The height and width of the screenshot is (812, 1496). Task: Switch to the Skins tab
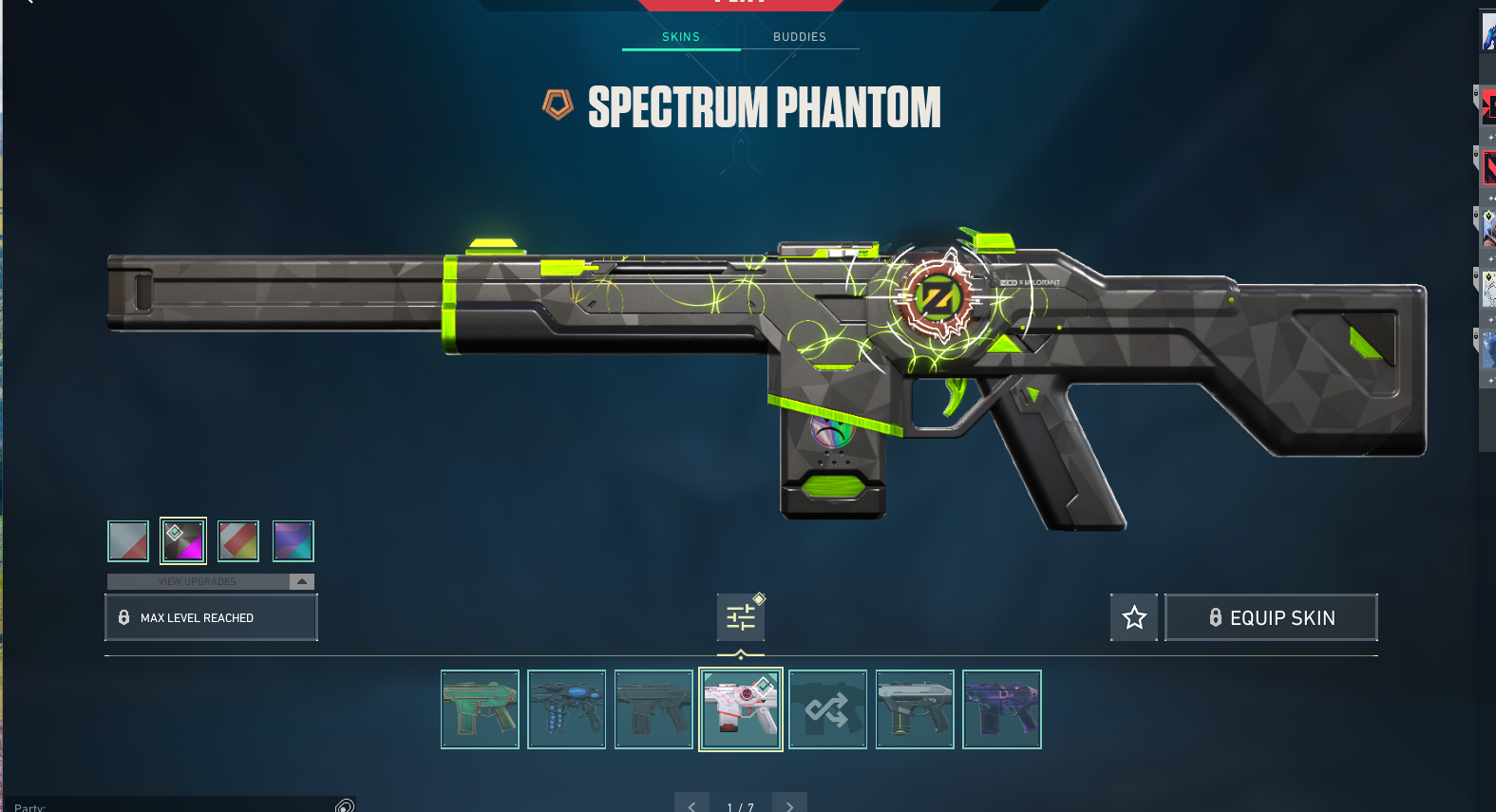coord(681,37)
